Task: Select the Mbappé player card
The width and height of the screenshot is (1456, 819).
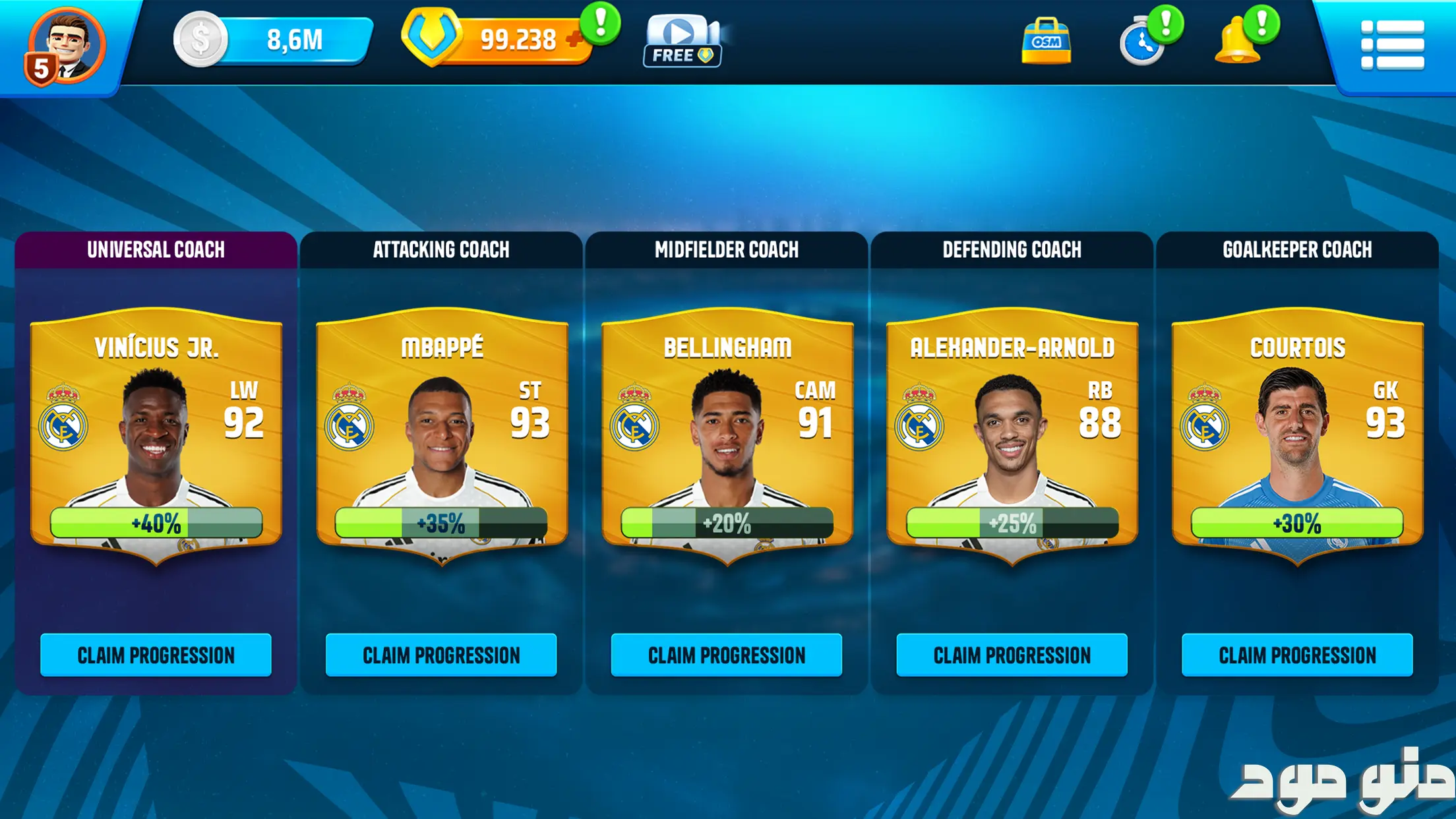Action: pyautogui.click(x=442, y=435)
